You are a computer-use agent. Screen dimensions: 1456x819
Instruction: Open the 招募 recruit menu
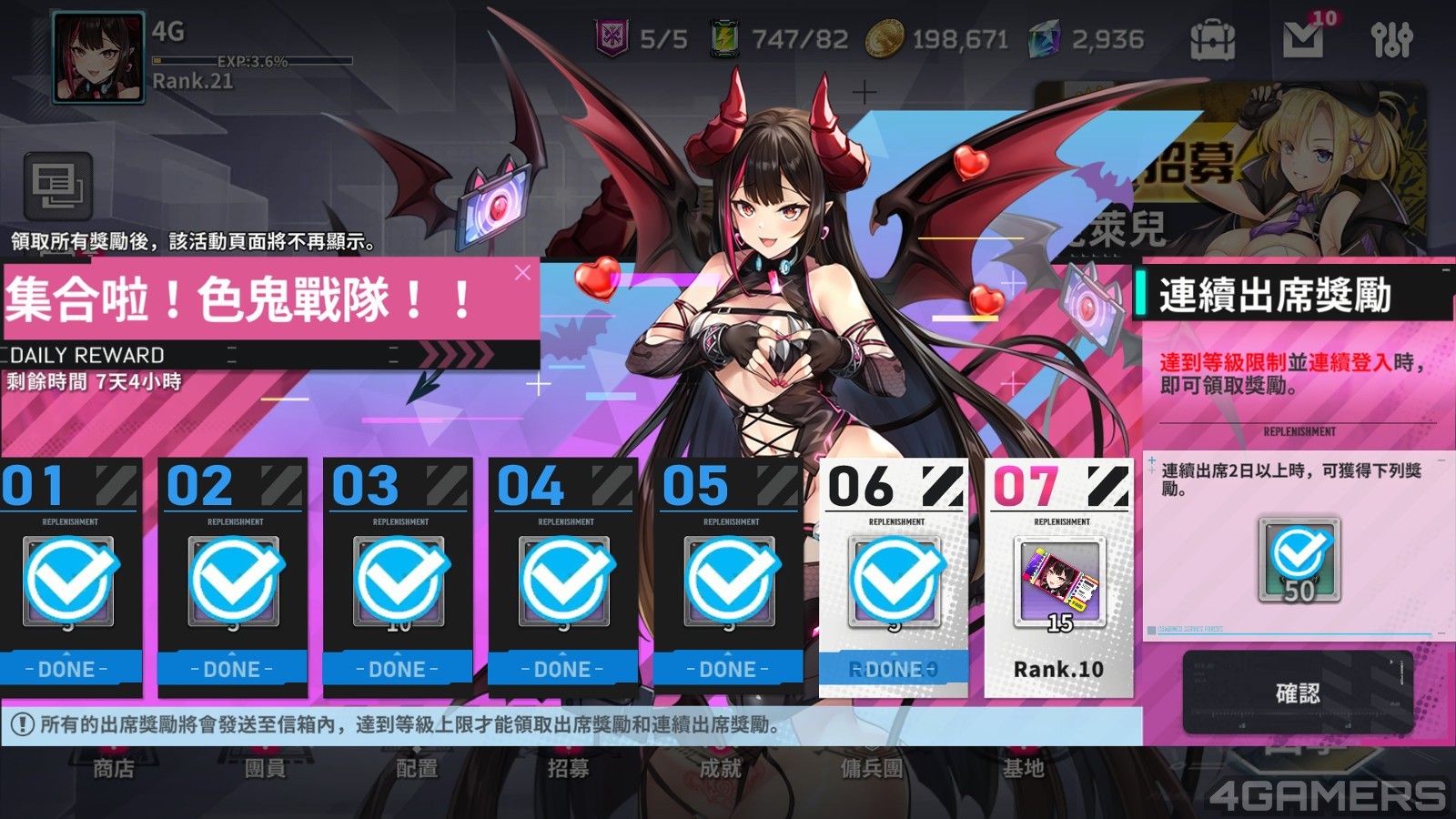569,769
